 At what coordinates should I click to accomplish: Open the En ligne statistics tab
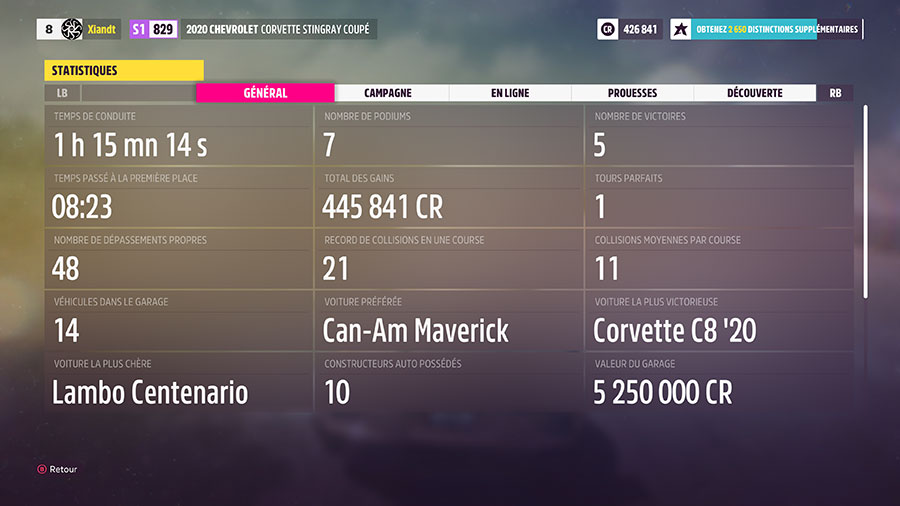(510, 93)
